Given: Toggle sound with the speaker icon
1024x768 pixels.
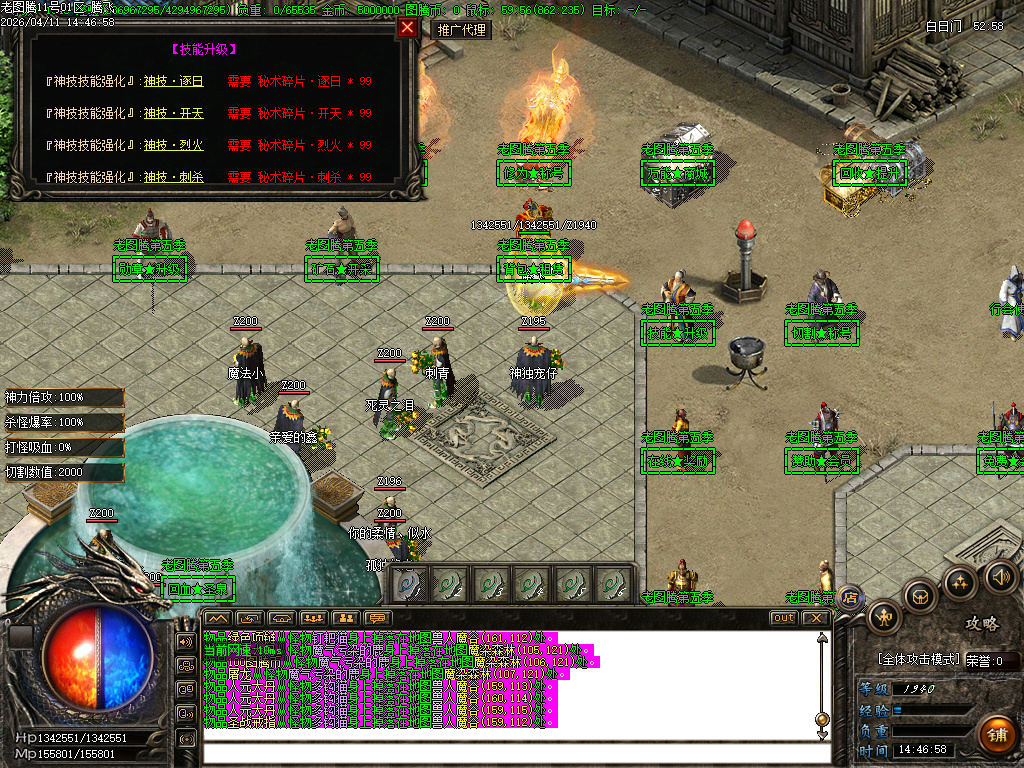Looking at the screenshot, I should click(1000, 576).
